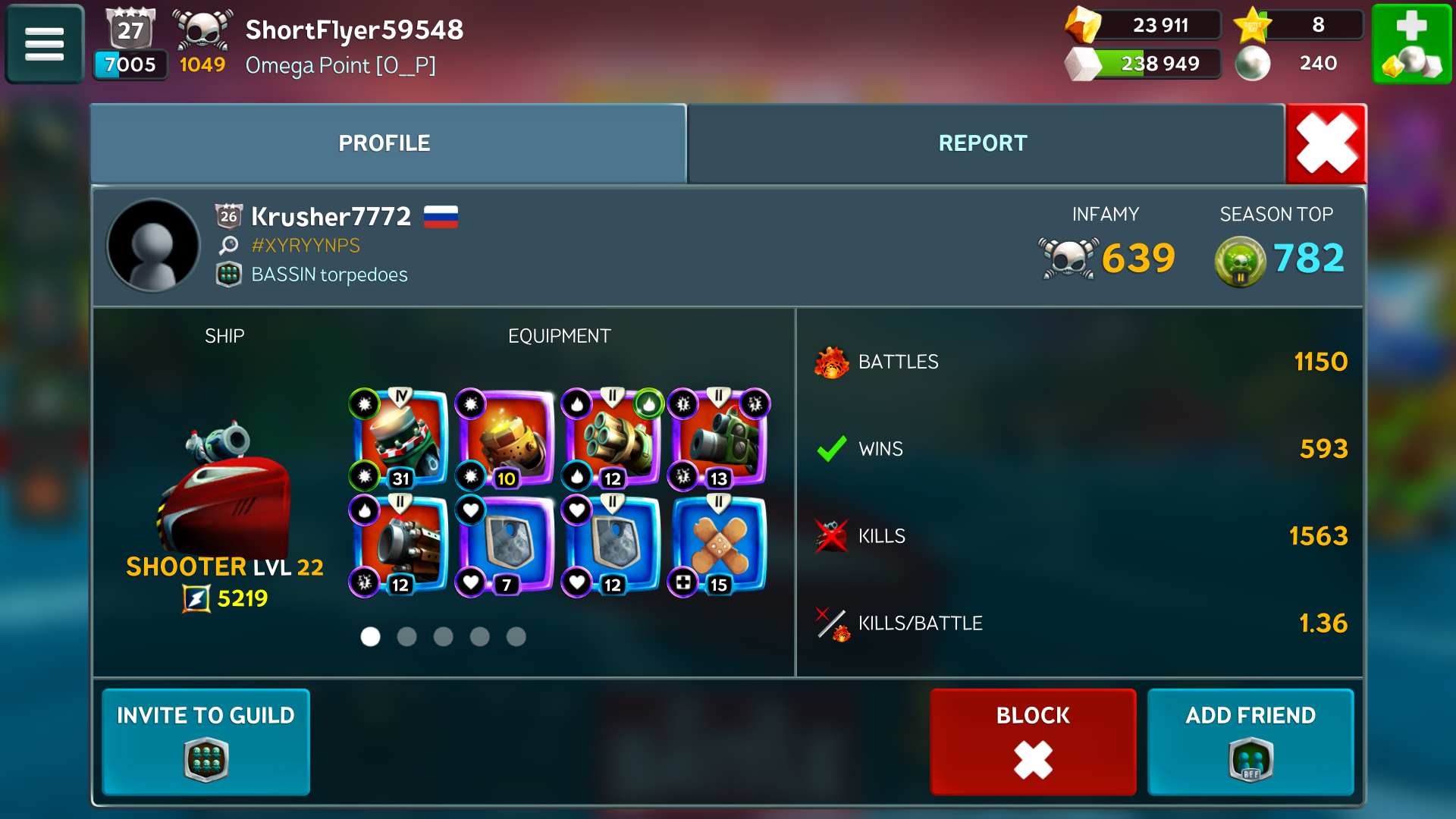Viewport: 1456px width, 819px height.
Task: Block this player
Action: 1033,741
